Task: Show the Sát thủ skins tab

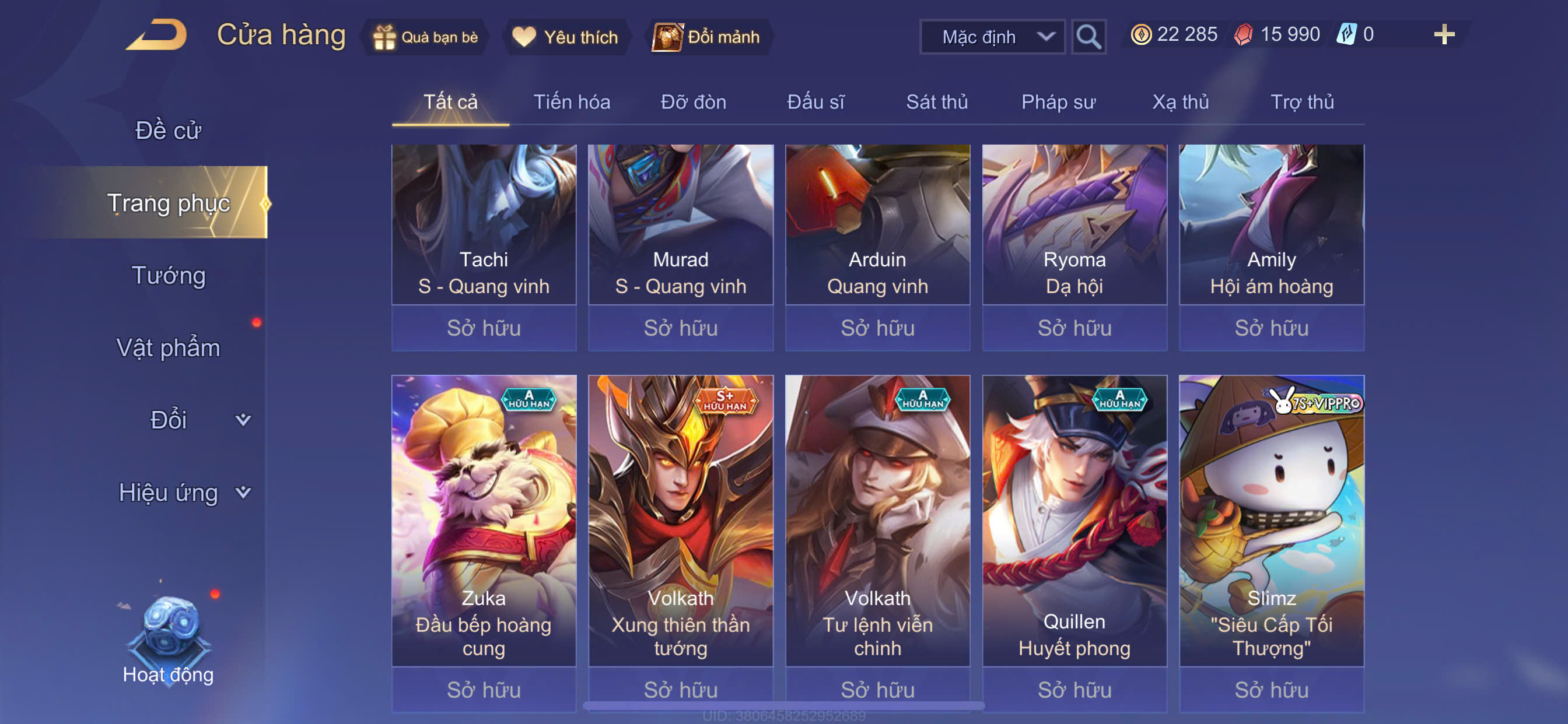Action: [937, 101]
